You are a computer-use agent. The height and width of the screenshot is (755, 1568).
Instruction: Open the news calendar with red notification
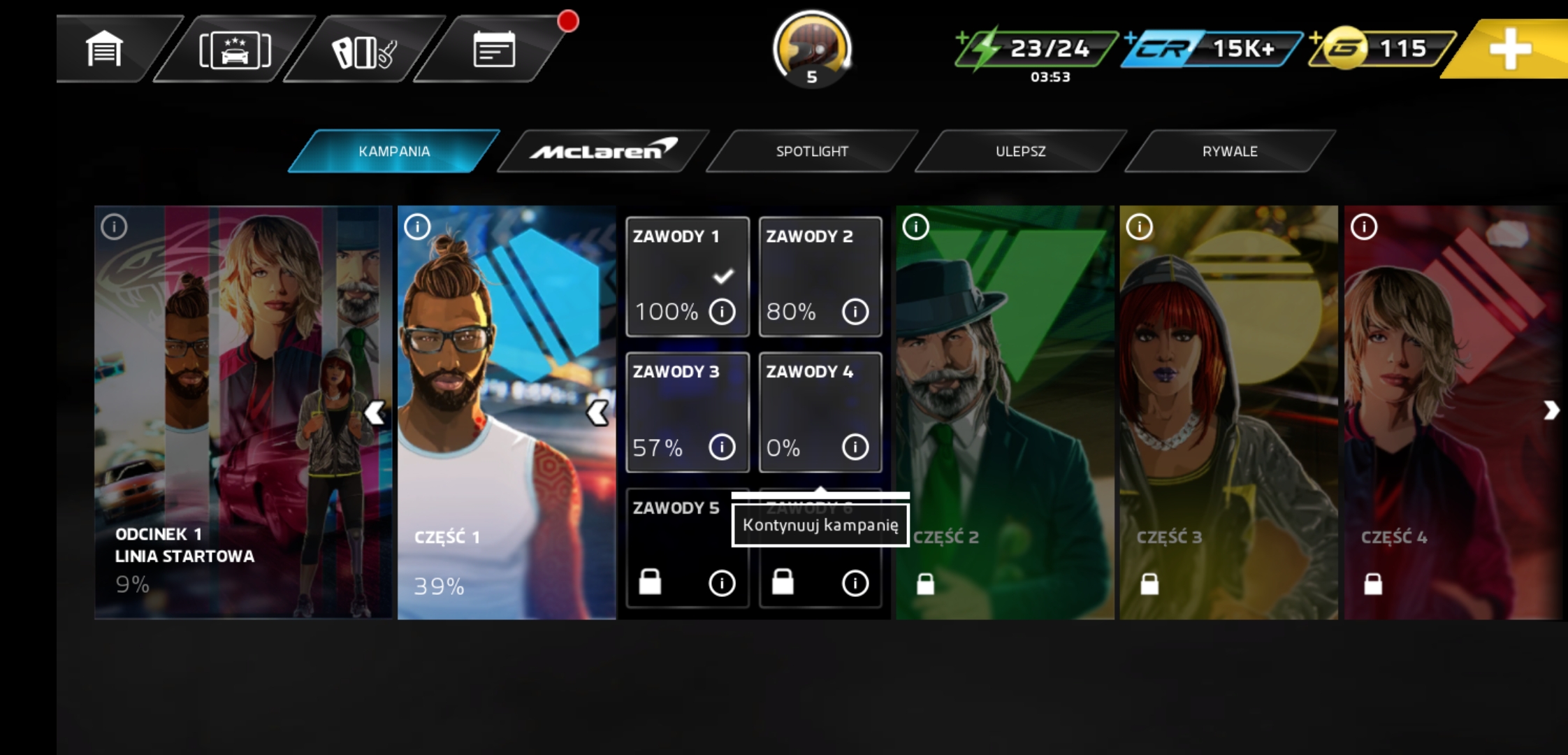(x=494, y=50)
